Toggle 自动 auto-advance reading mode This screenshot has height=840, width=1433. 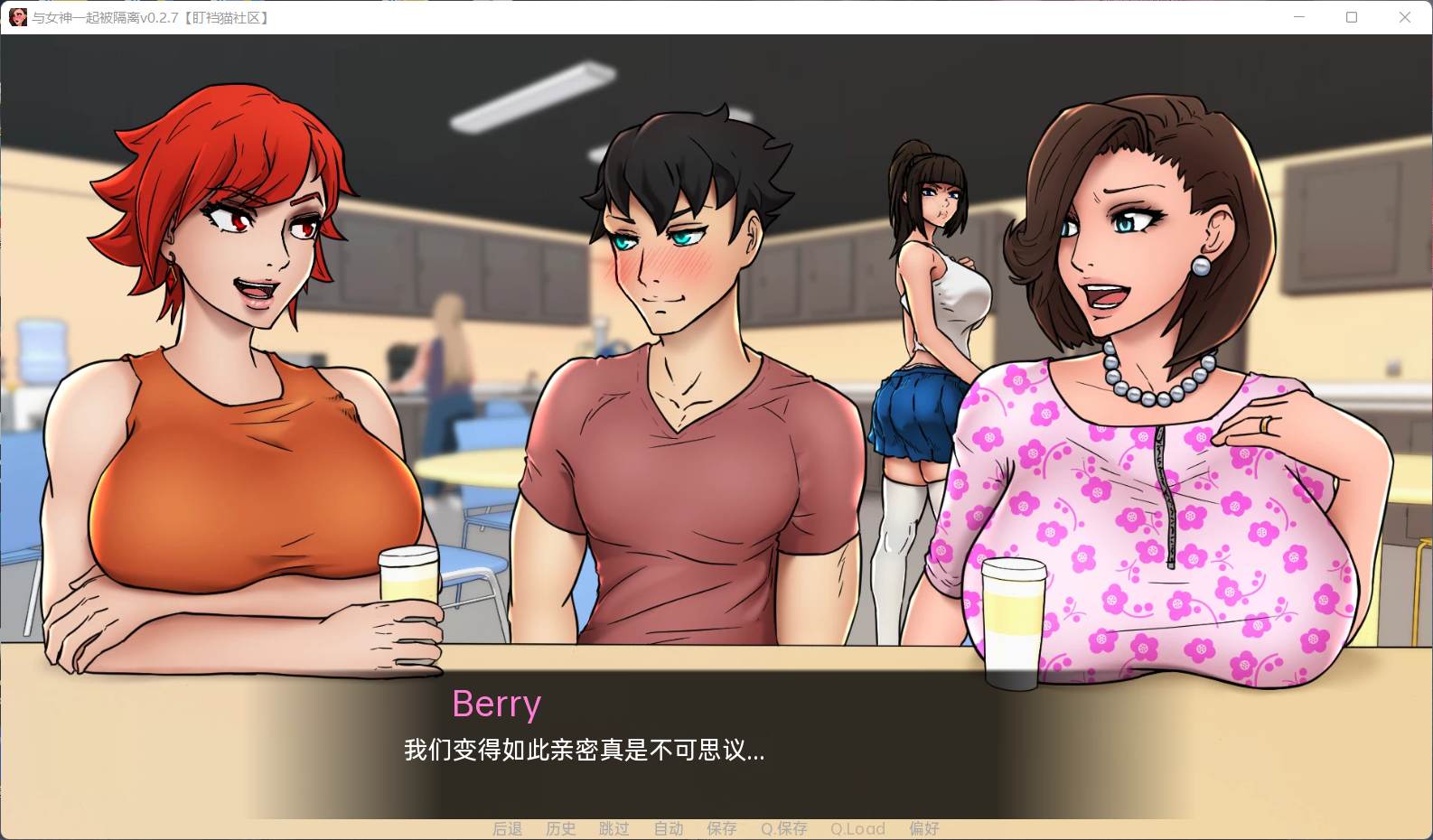(668, 828)
